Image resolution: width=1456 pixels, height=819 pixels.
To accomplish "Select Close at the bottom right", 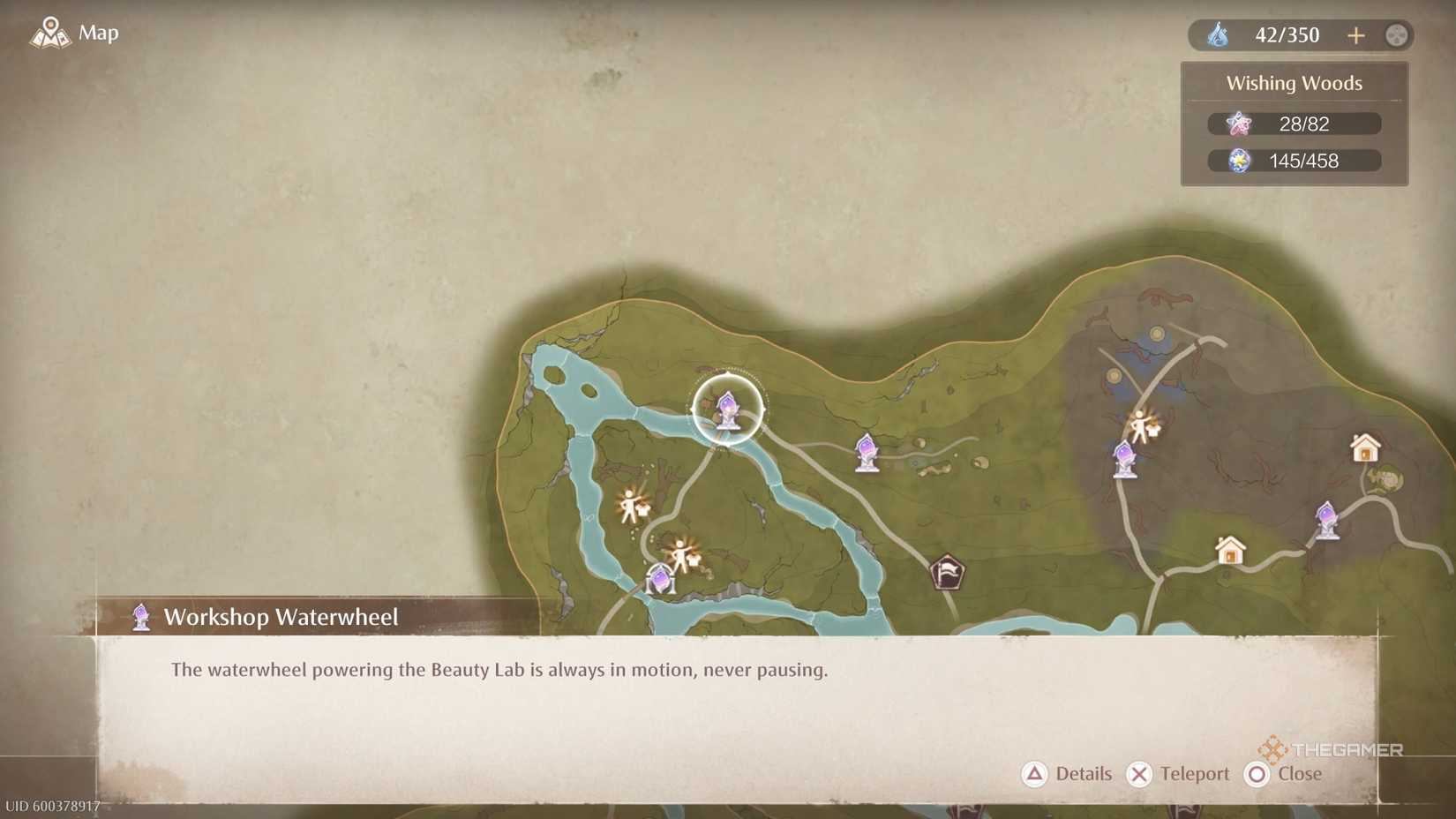I will [1284, 774].
